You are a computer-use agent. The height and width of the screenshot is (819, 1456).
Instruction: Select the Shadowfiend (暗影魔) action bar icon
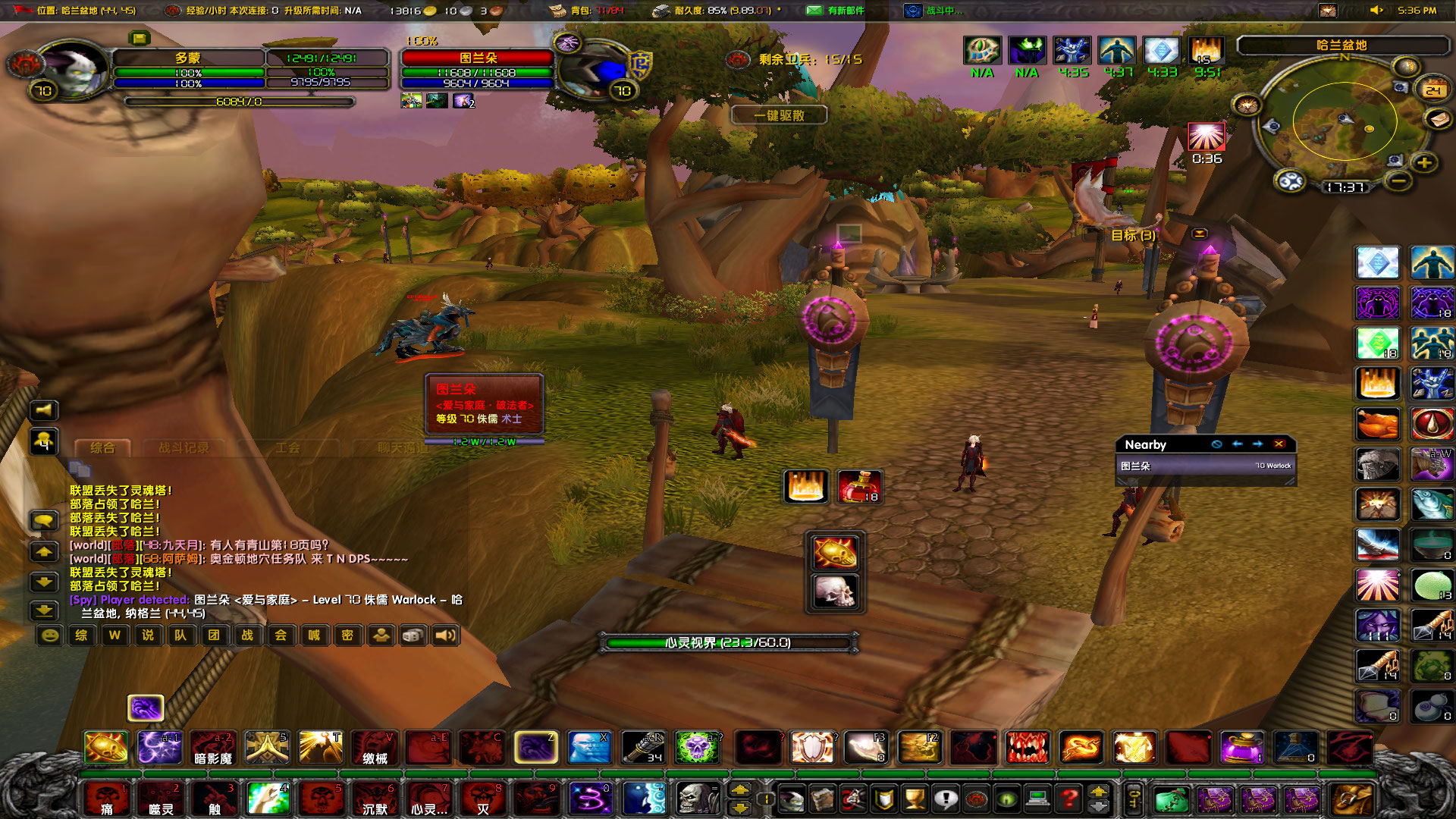point(213,748)
